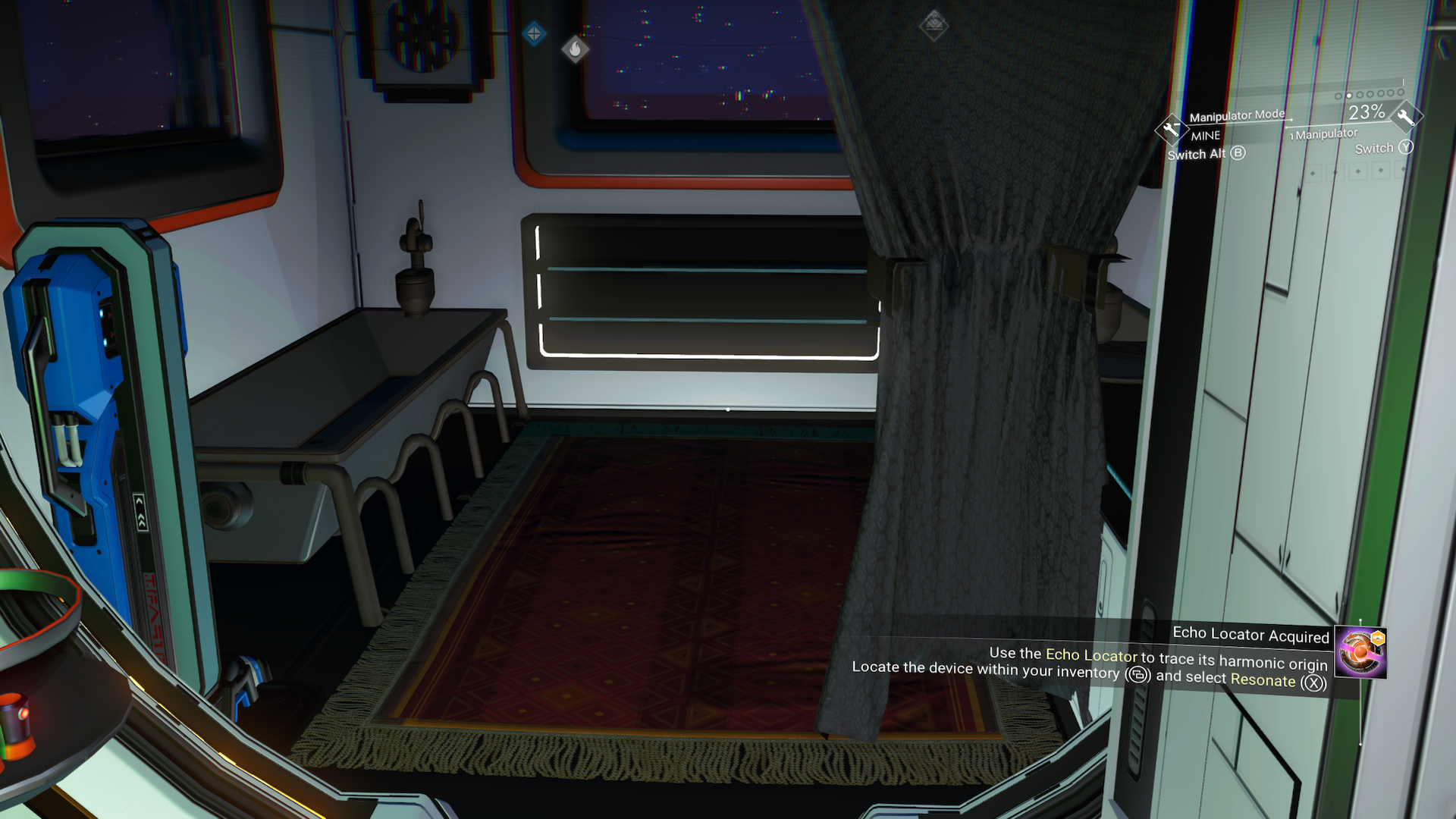This screenshot has width=1456, height=819.
Task: Select the Manipulator Mode wrench icon
Action: pos(1171,129)
